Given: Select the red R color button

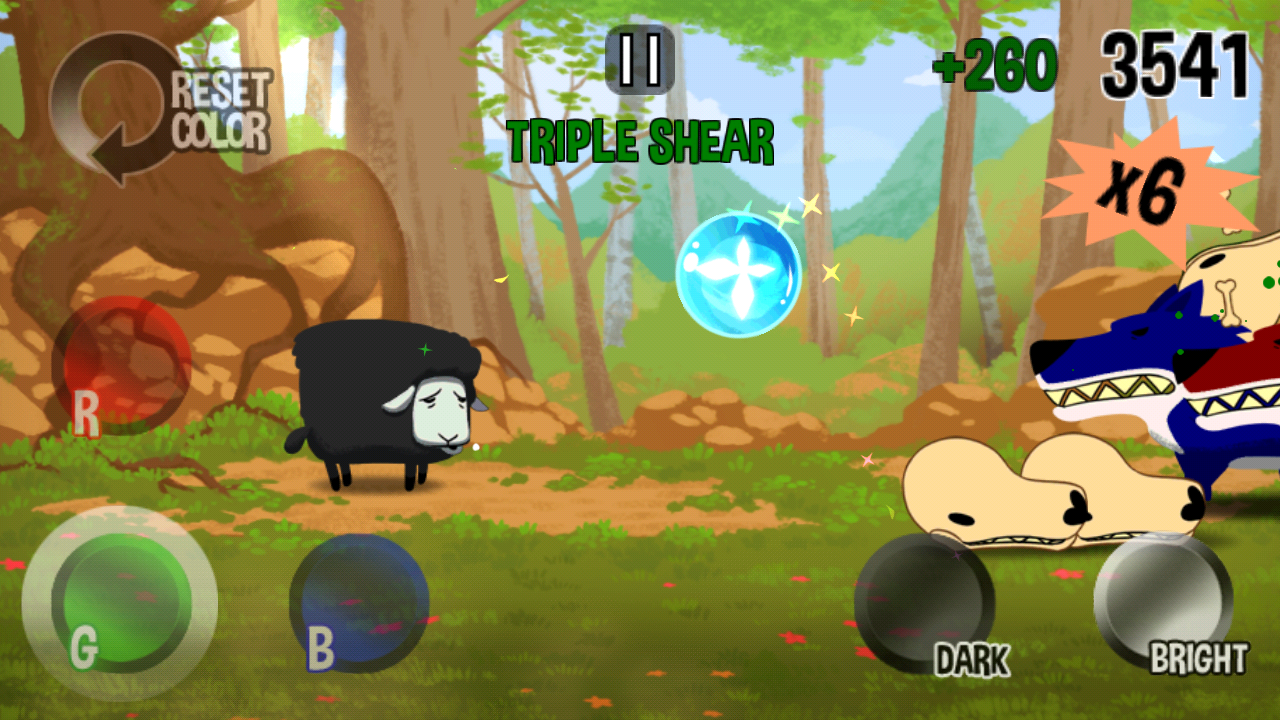Looking at the screenshot, I should (x=122, y=362).
